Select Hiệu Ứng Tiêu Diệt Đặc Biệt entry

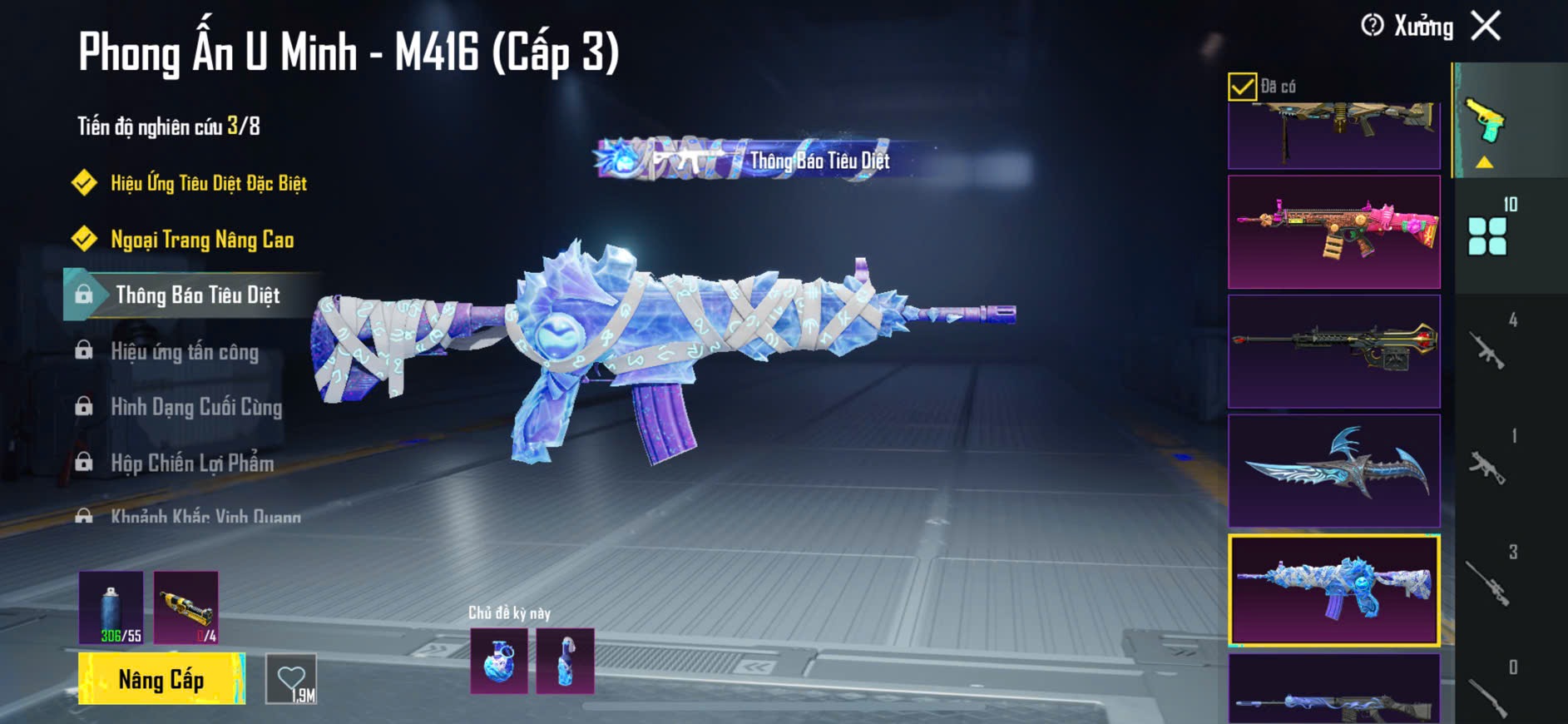pos(208,183)
